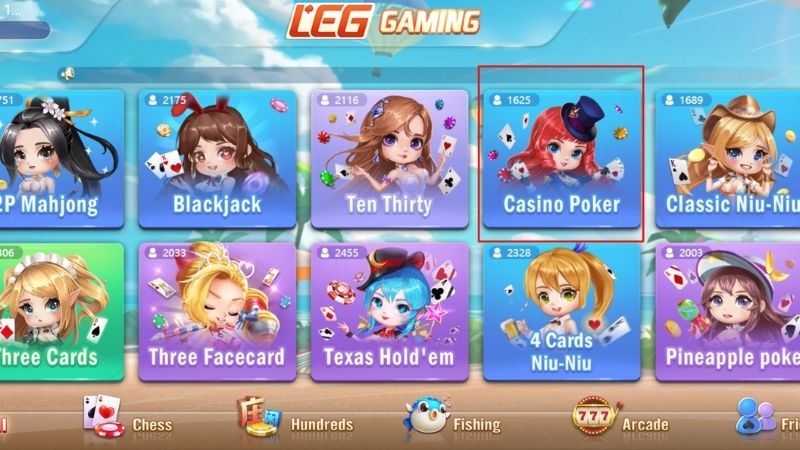Viewport: 800px width, 450px height.
Task: Open Classic Niu-Niu game tile
Action: tap(728, 160)
